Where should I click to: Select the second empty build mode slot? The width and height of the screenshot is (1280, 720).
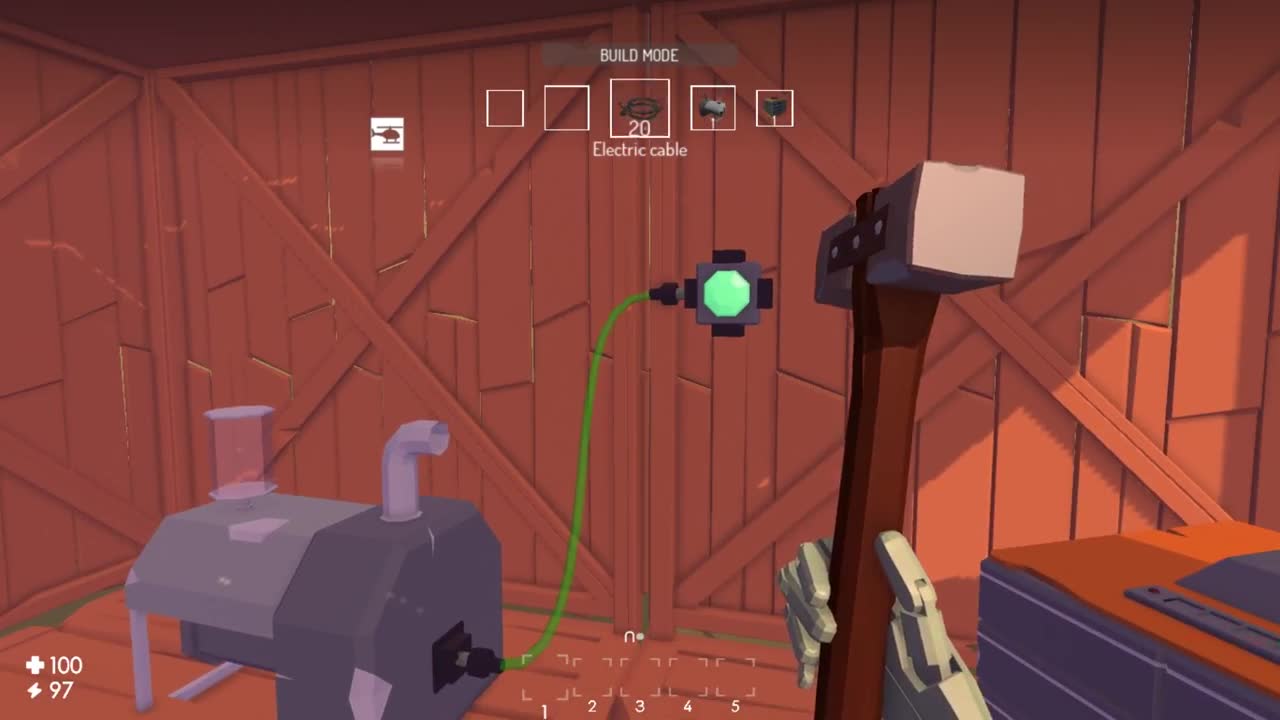567,107
